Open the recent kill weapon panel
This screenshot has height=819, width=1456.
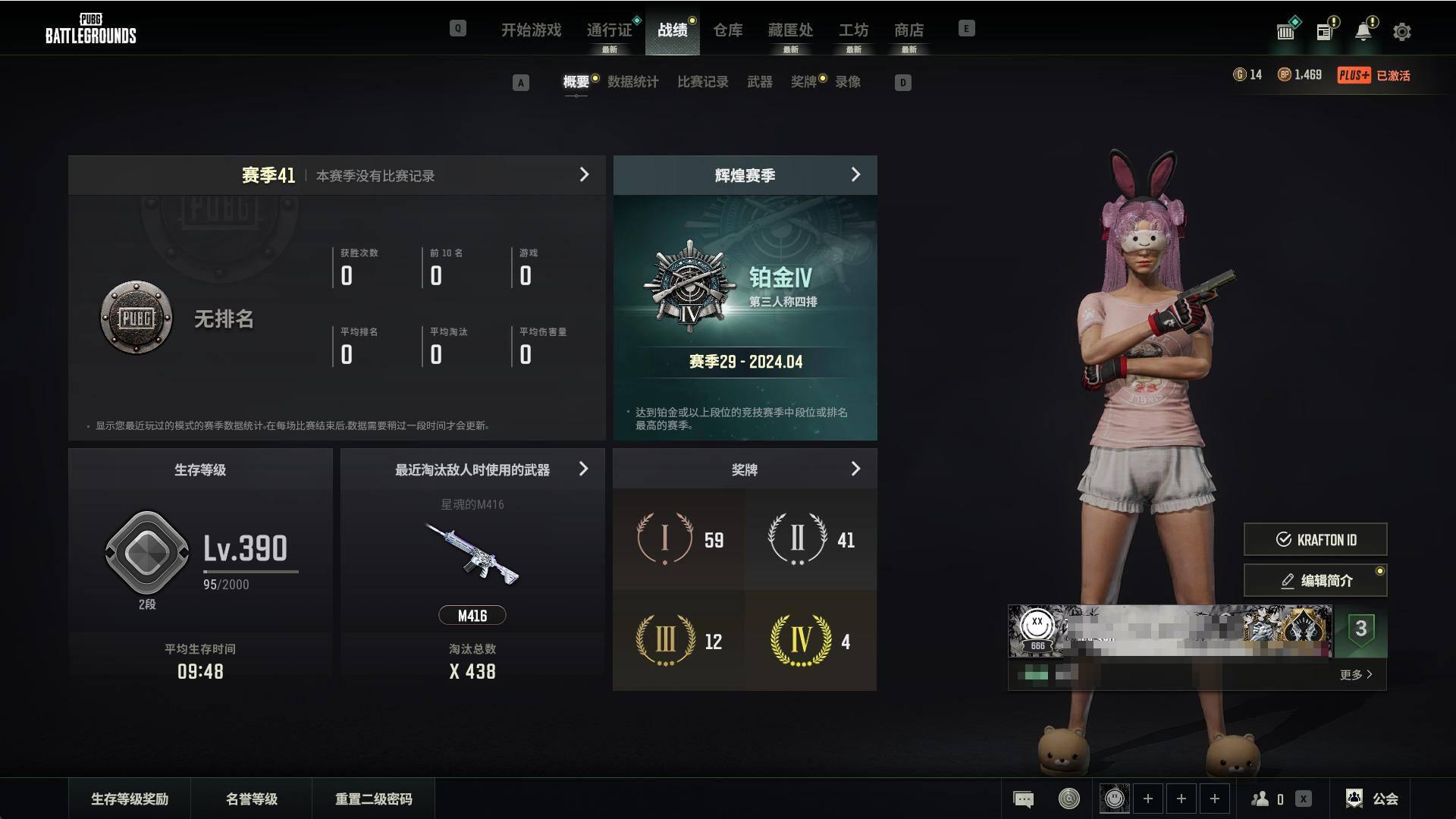(x=583, y=469)
